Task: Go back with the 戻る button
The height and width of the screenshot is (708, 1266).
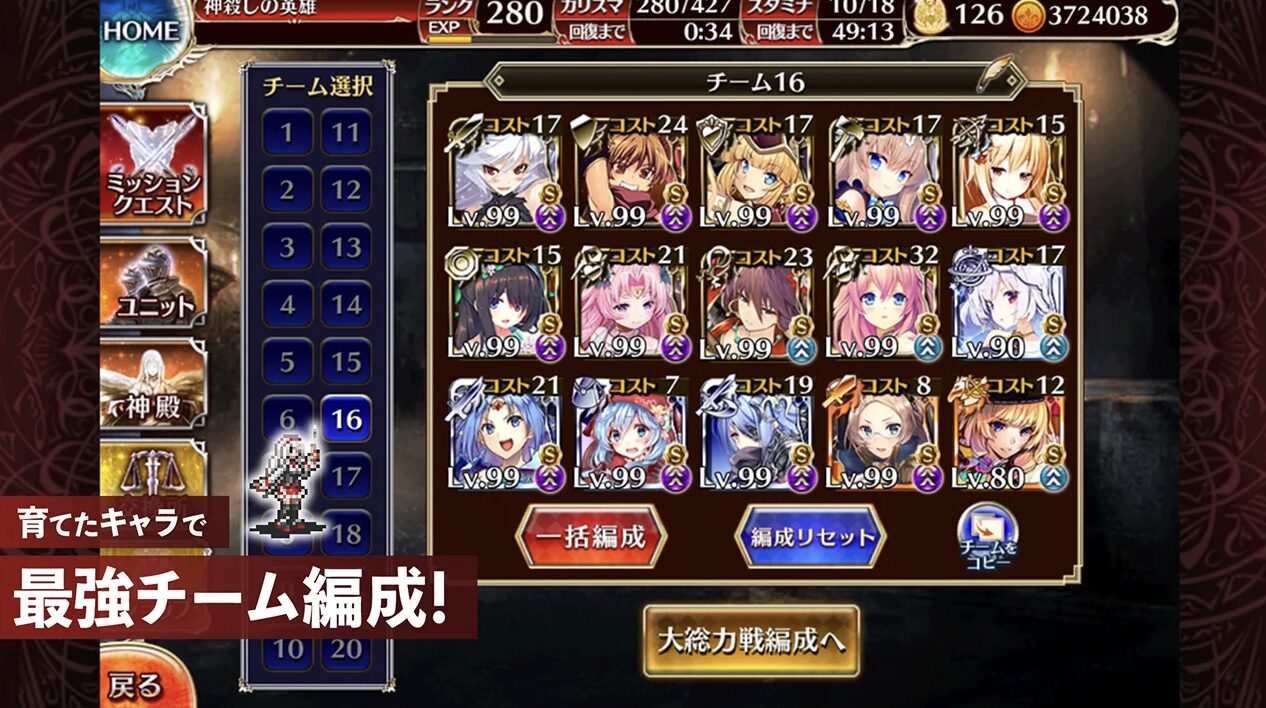Action: pos(135,685)
